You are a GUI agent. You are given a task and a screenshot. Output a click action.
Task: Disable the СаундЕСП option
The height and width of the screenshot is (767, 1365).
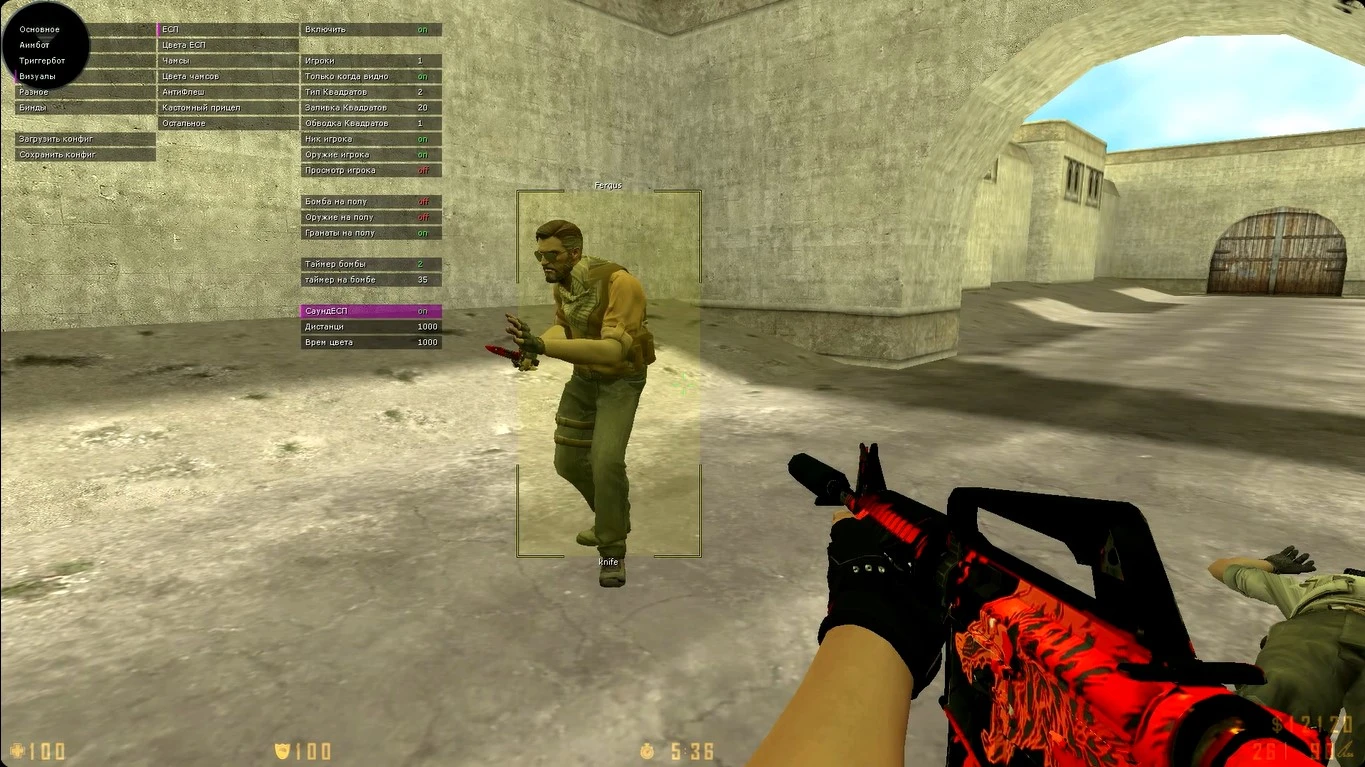(370, 310)
